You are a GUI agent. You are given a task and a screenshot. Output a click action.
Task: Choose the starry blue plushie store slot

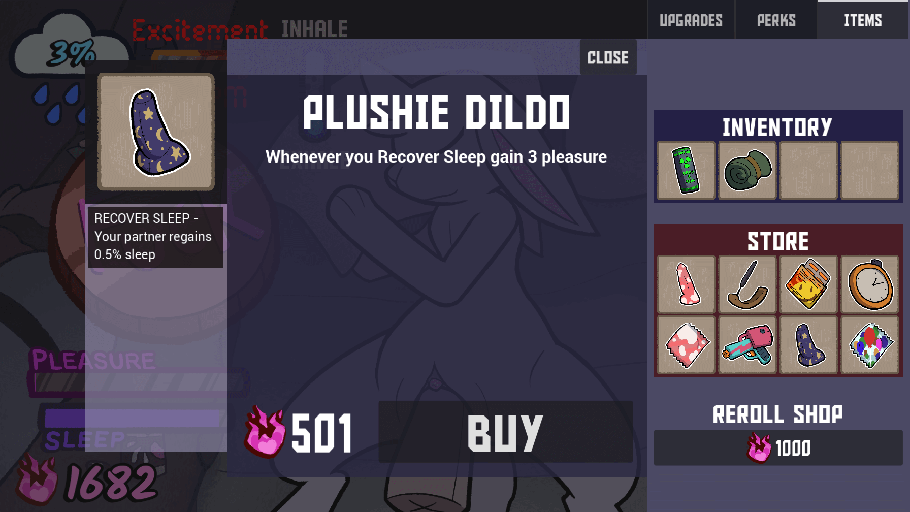coord(808,345)
